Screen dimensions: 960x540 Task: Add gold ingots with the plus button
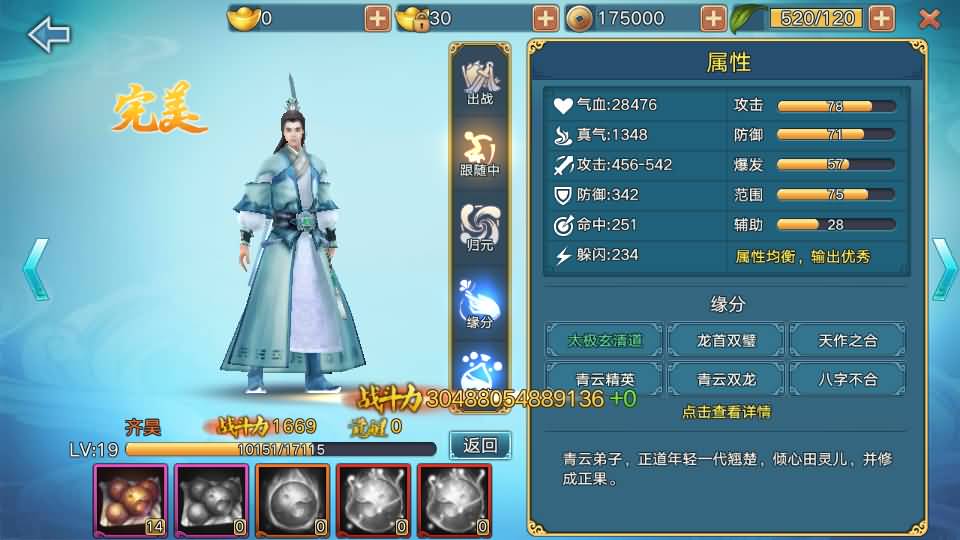coord(377,18)
